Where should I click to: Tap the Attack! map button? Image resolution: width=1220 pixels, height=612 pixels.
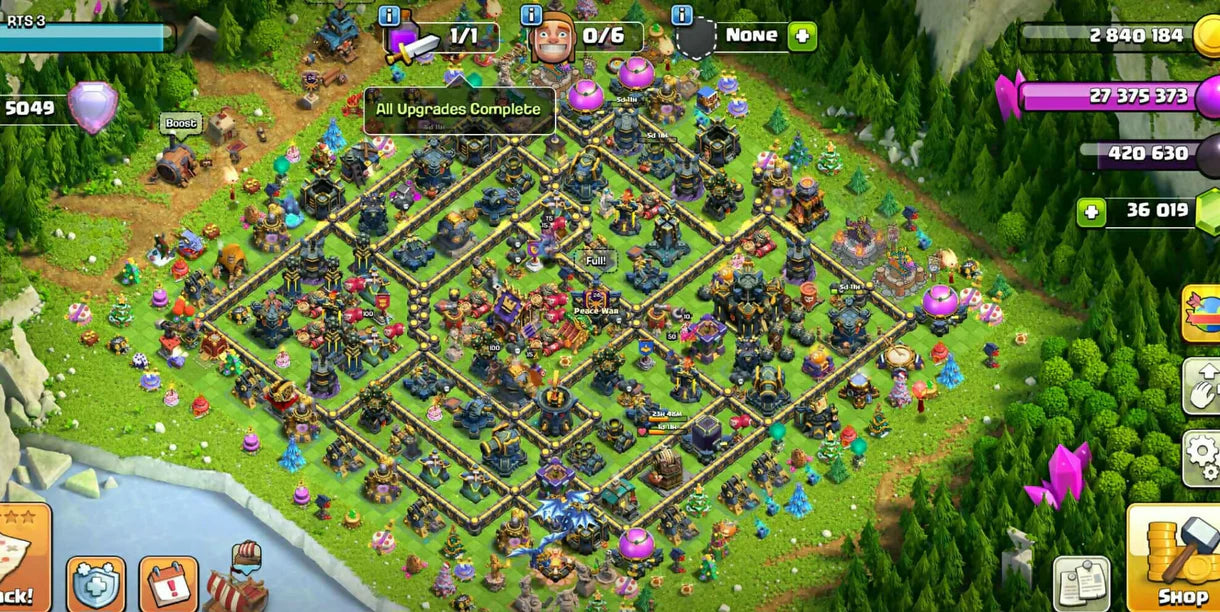22,560
